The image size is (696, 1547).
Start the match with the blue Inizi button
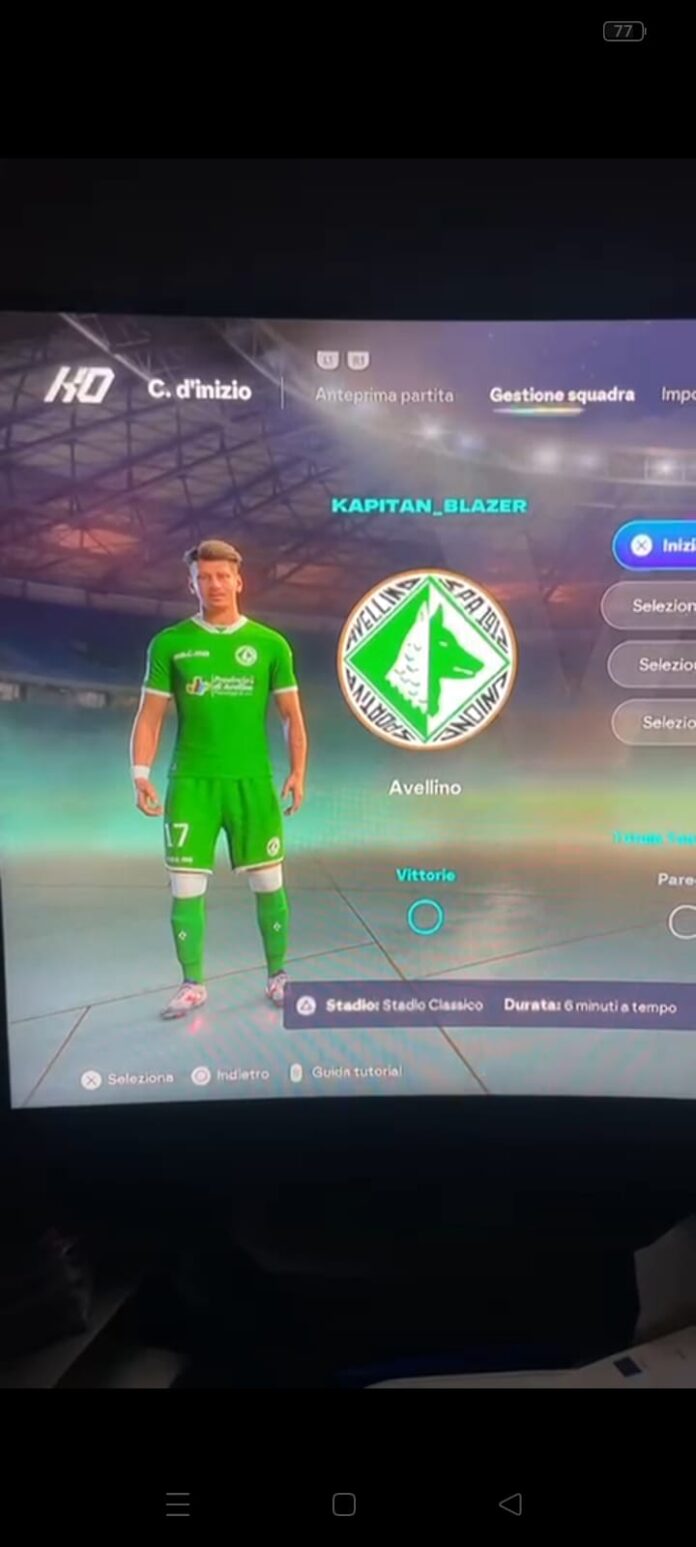[x=660, y=545]
